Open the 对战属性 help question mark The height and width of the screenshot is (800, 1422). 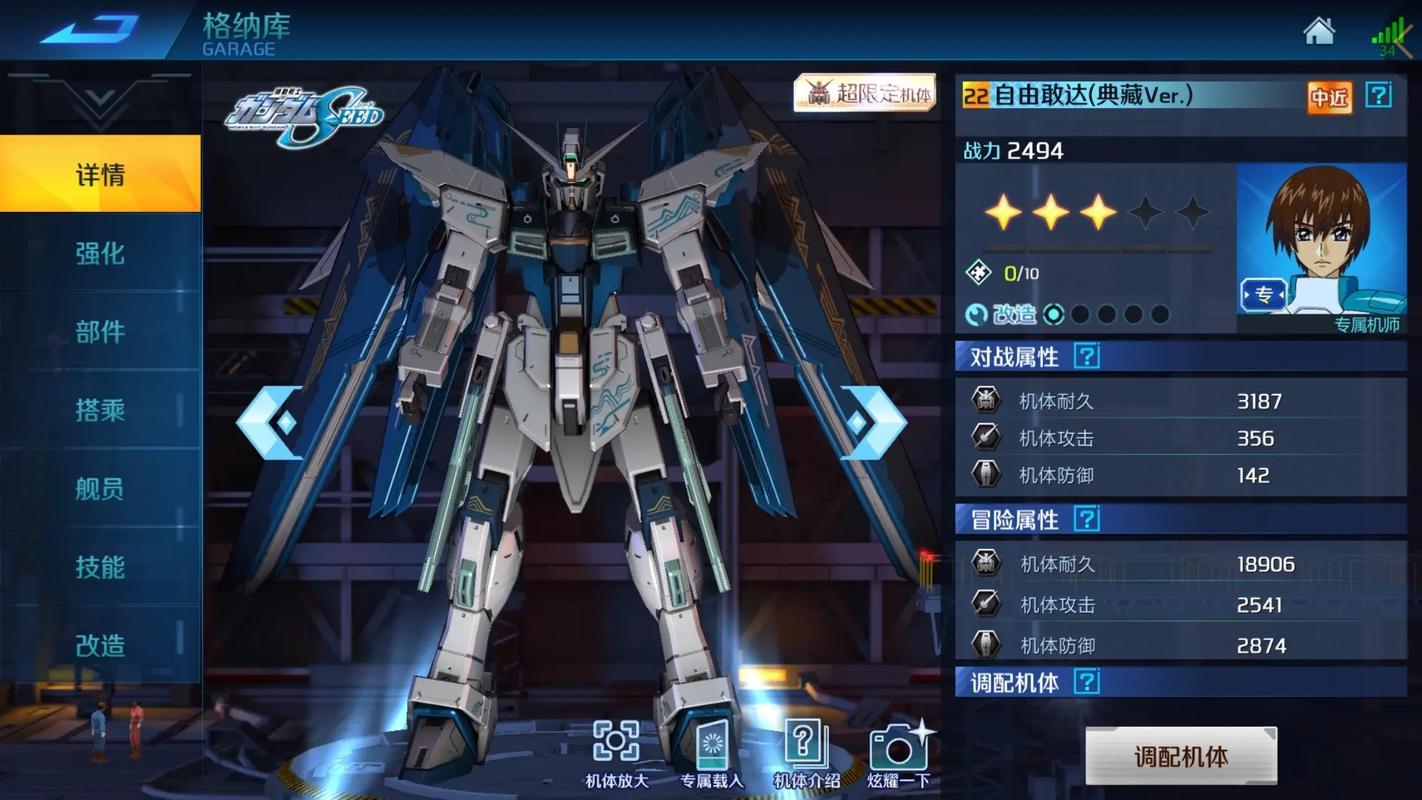pos(1086,355)
